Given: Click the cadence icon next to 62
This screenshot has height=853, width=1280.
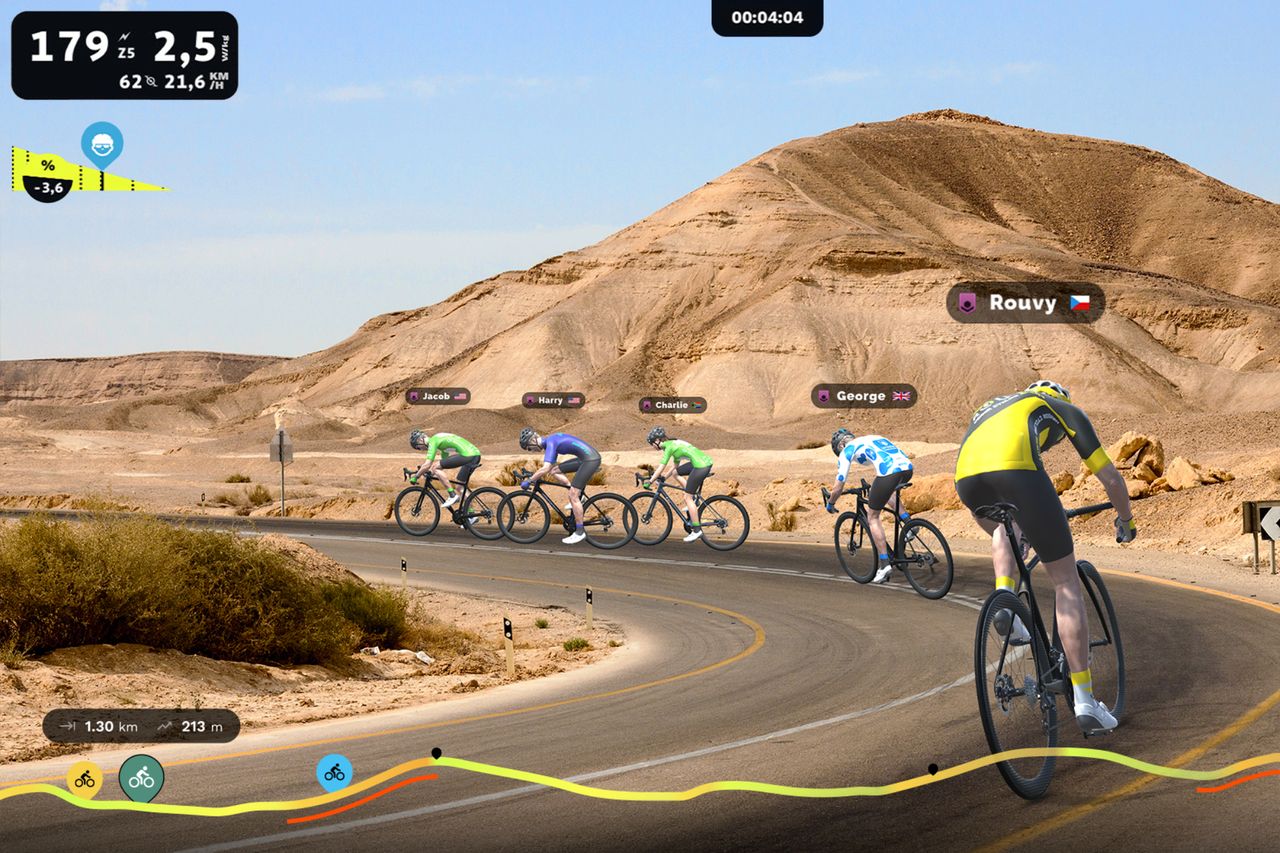Looking at the screenshot, I should (x=151, y=82).
